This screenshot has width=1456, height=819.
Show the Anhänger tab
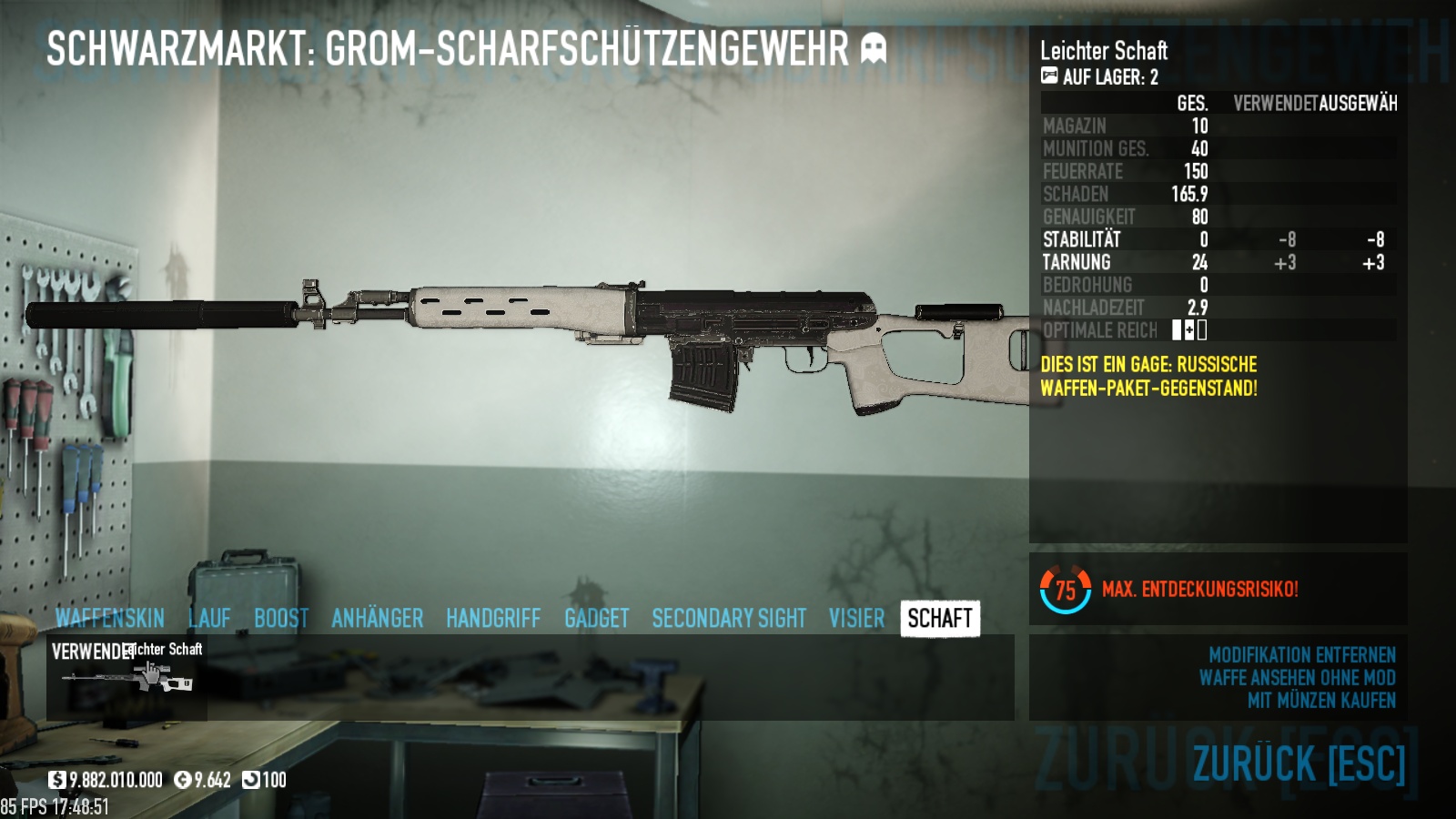(377, 619)
